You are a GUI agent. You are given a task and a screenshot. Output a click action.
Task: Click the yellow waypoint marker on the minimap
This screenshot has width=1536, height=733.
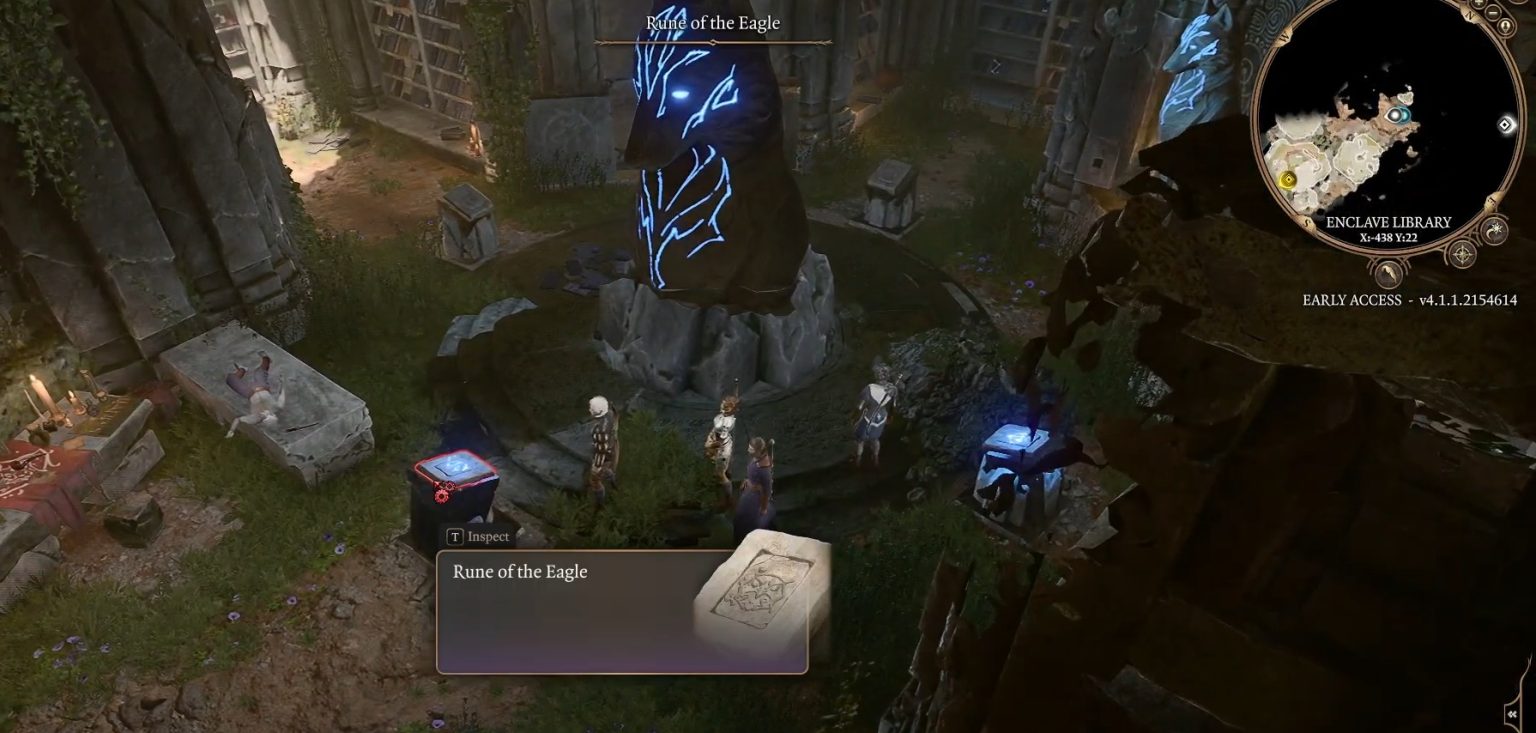1289,179
